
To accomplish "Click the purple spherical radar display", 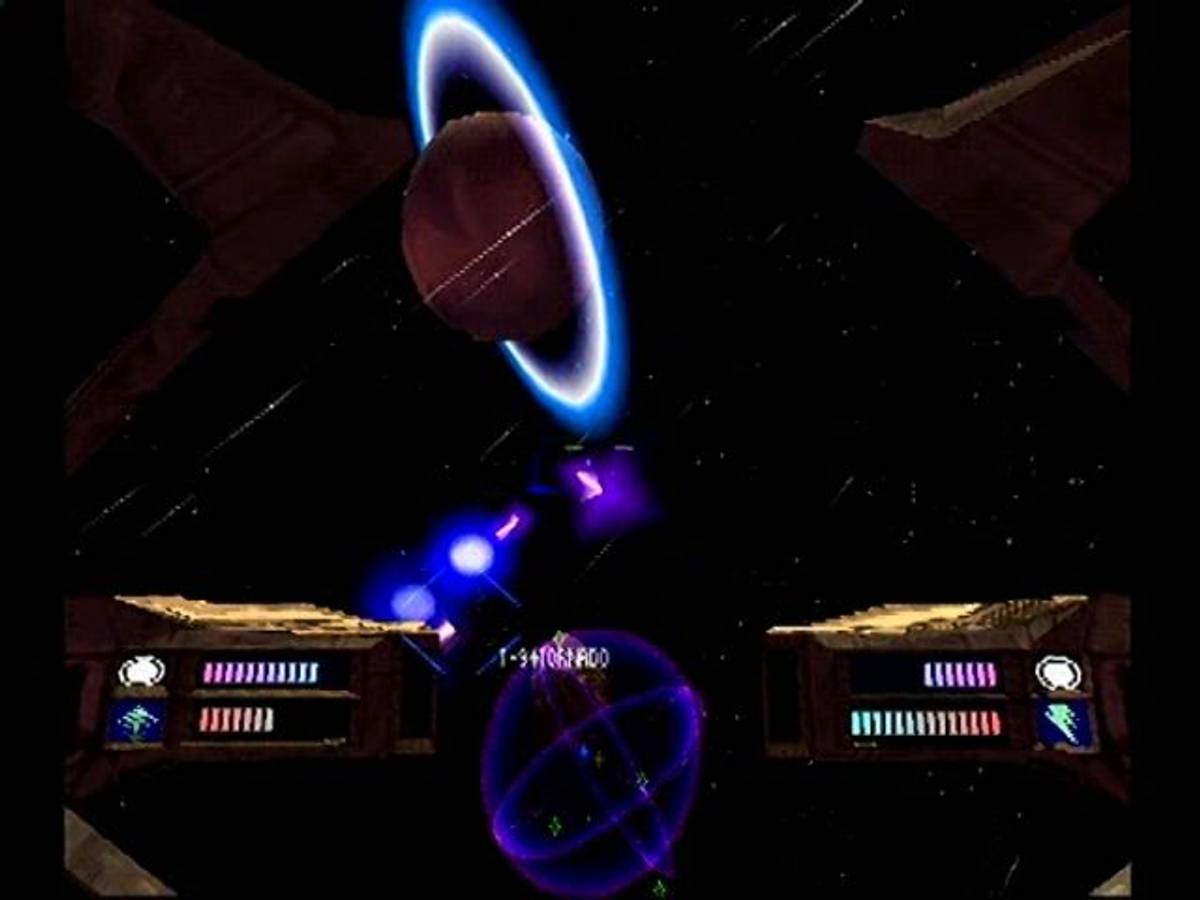I will [x=592, y=763].
